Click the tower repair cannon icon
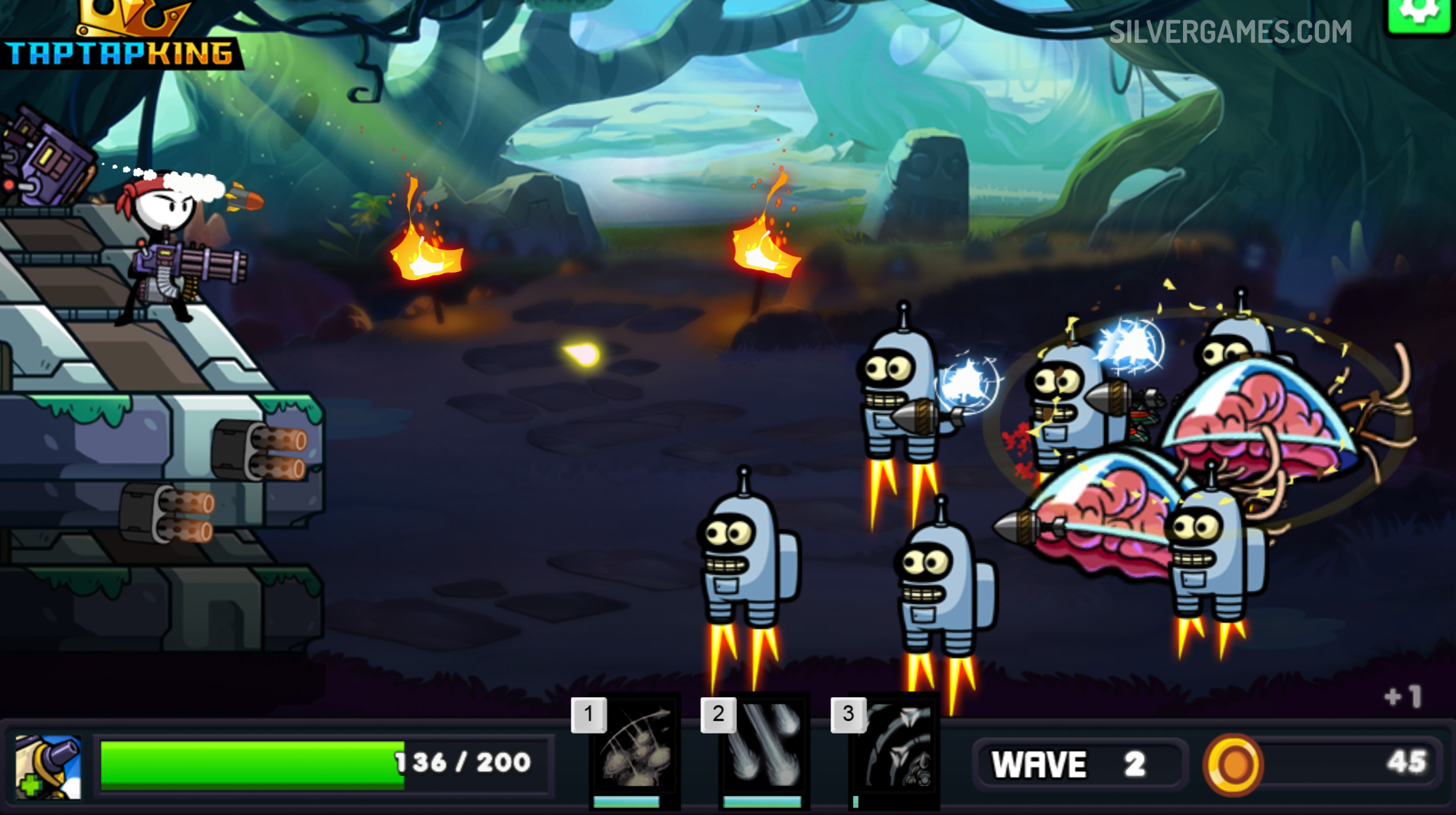The image size is (1456, 815). pyautogui.click(x=48, y=766)
